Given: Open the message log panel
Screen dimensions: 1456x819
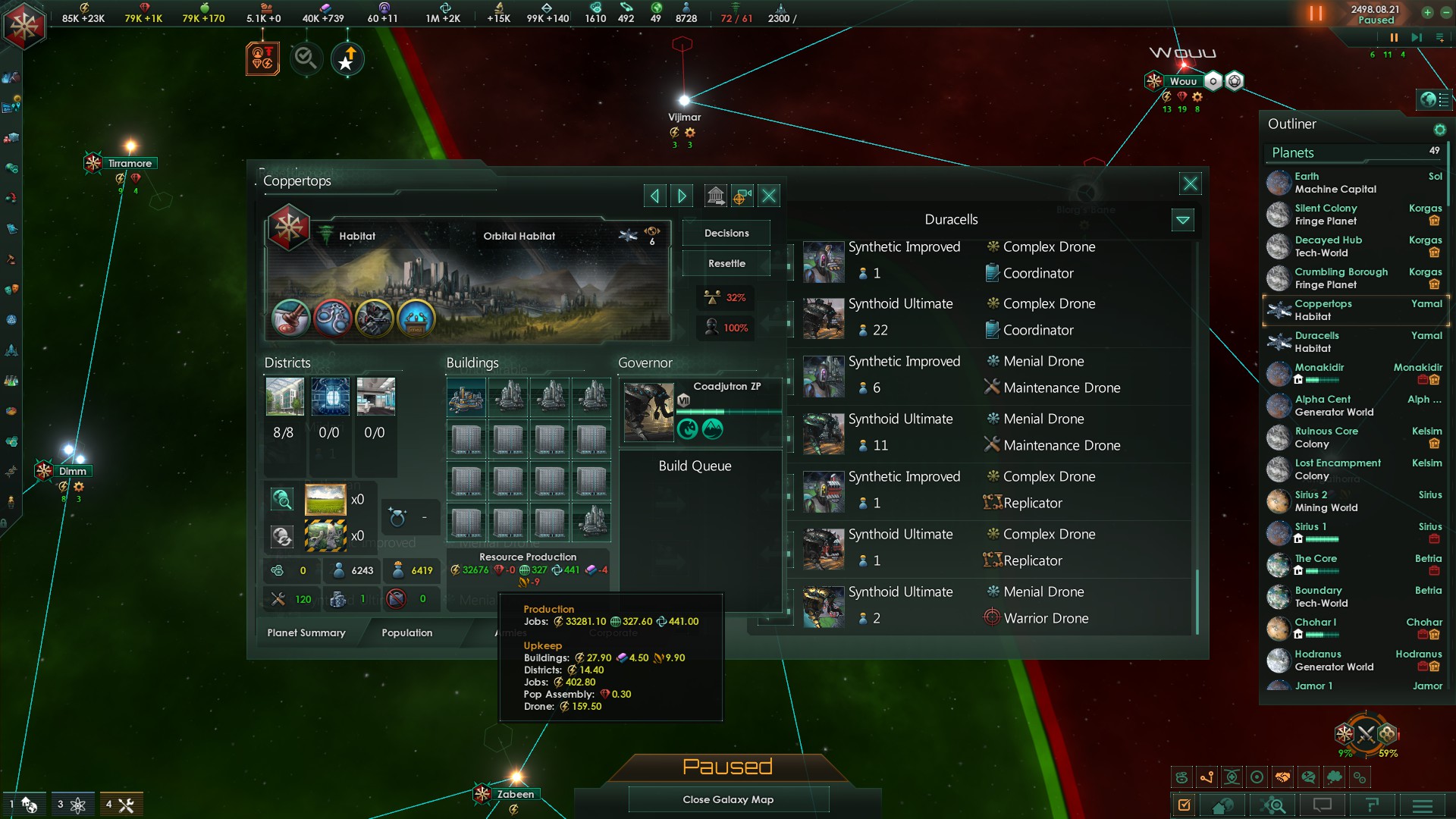Looking at the screenshot, I should [x=1323, y=805].
